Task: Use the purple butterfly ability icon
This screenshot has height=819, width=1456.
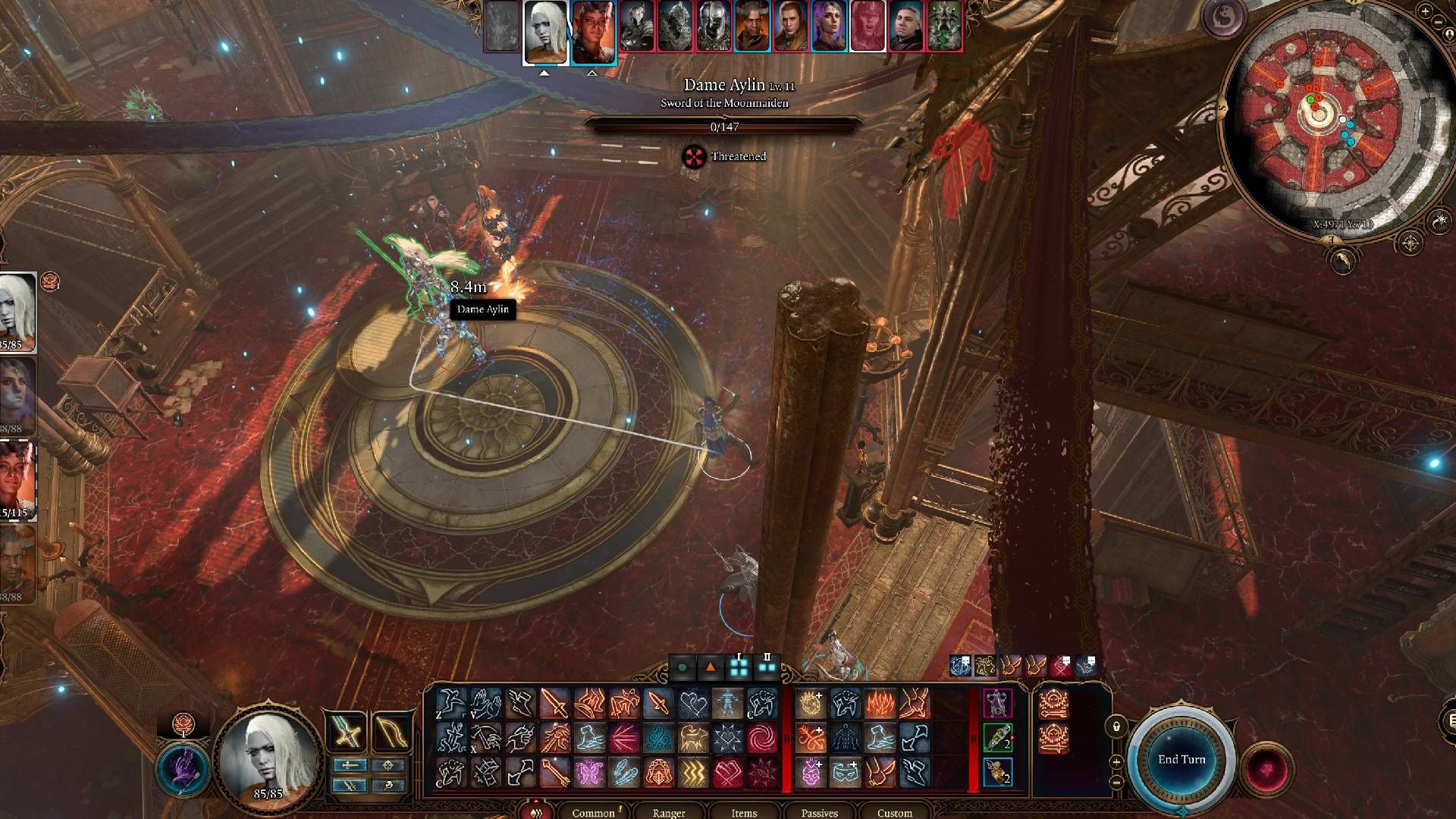Action: click(589, 773)
